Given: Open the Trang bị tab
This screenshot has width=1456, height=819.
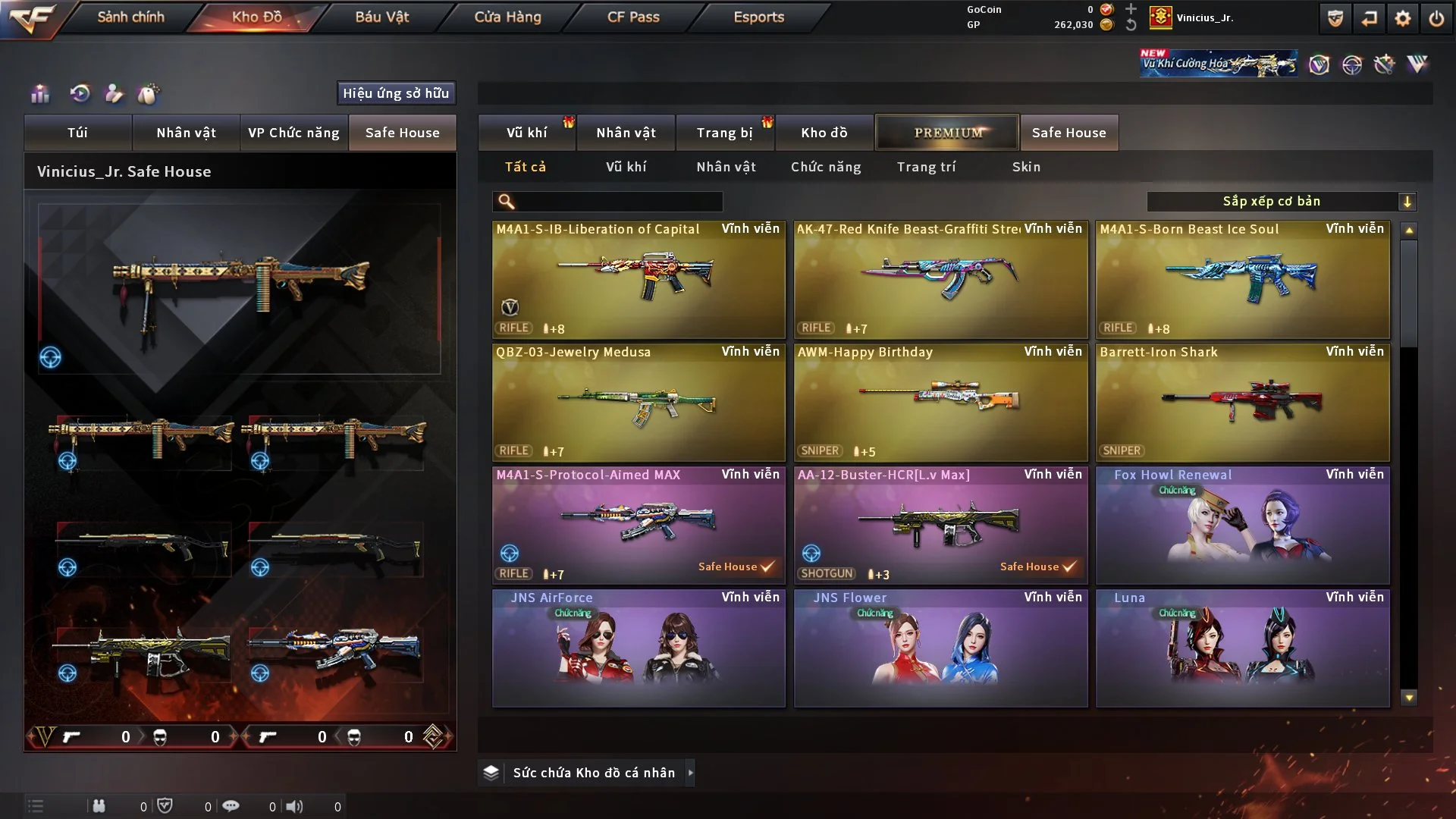Looking at the screenshot, I should click(724, 133).
